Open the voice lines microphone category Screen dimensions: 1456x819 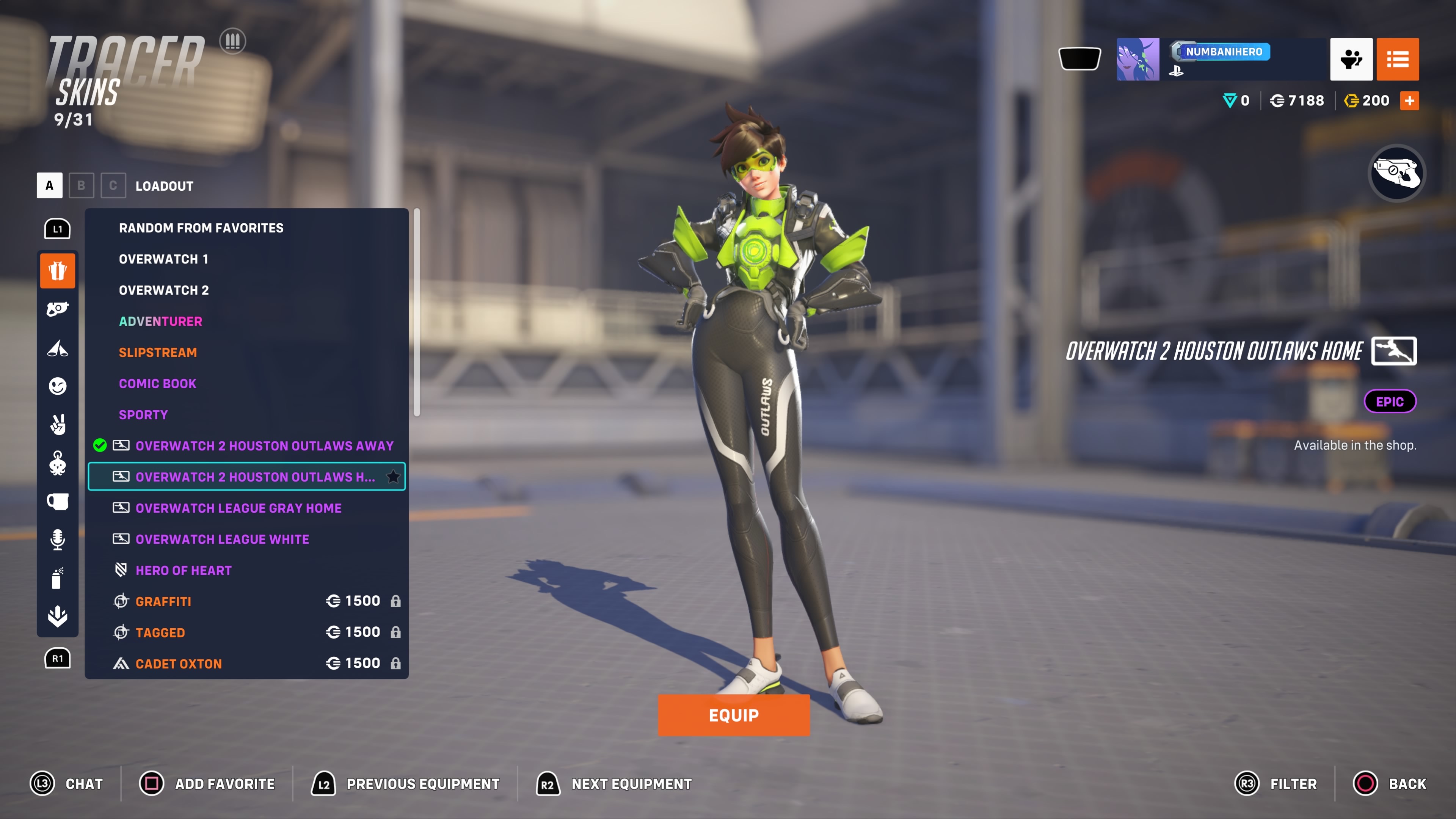[x=57, y=540]
